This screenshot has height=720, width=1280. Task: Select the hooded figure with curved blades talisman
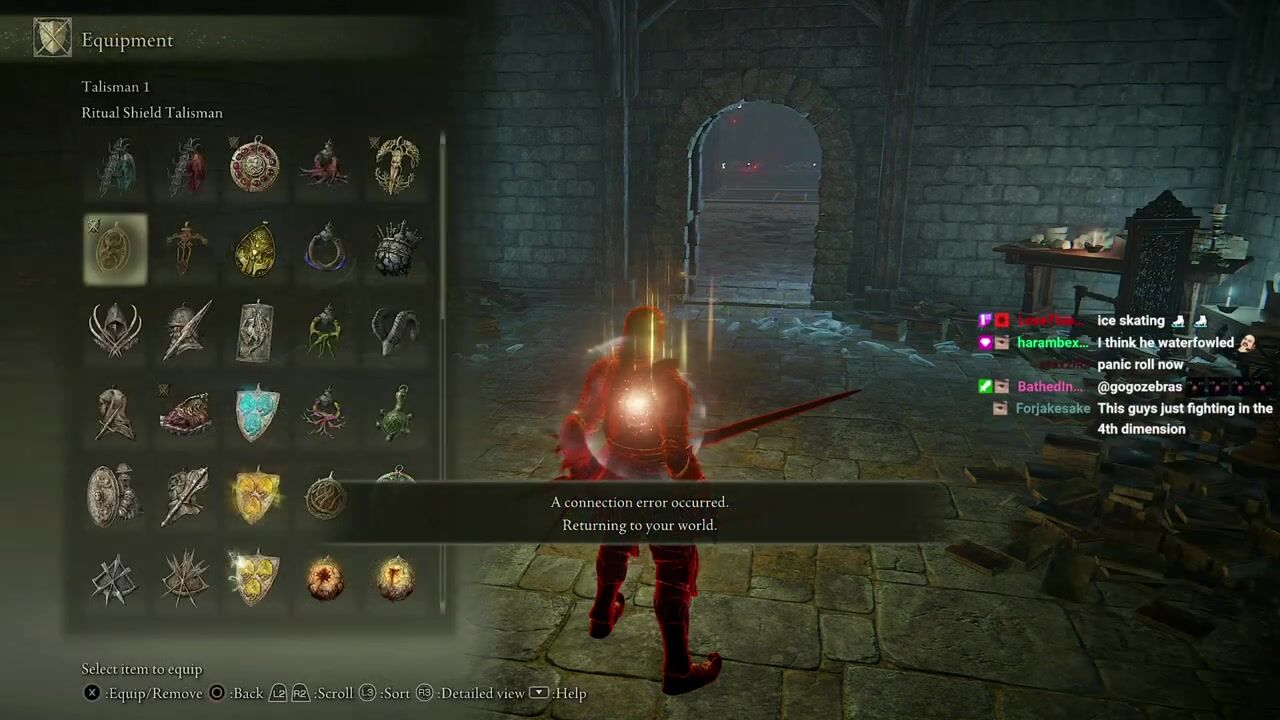[115, 331]
